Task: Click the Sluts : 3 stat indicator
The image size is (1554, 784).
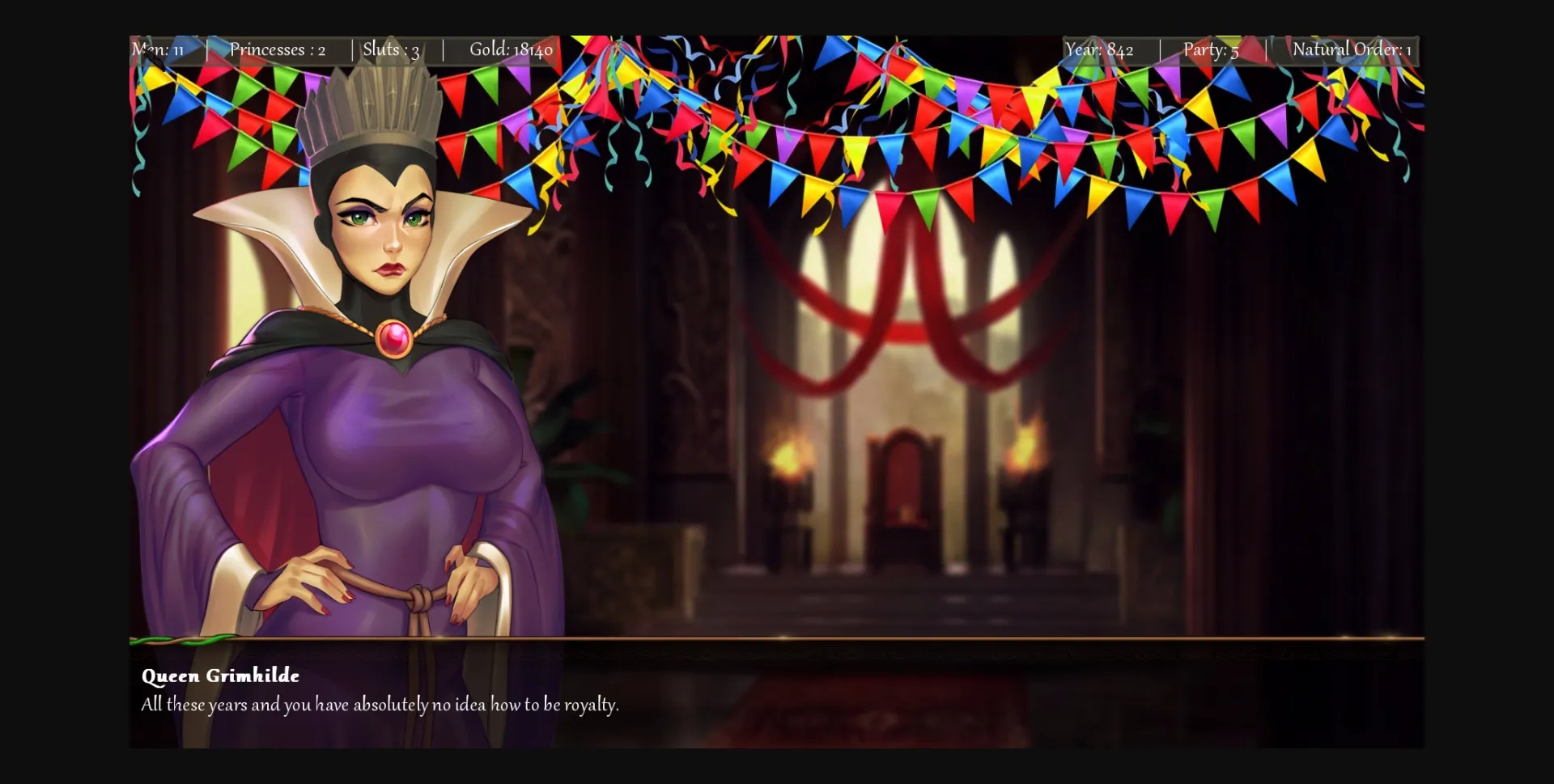Action: point(391,49)
